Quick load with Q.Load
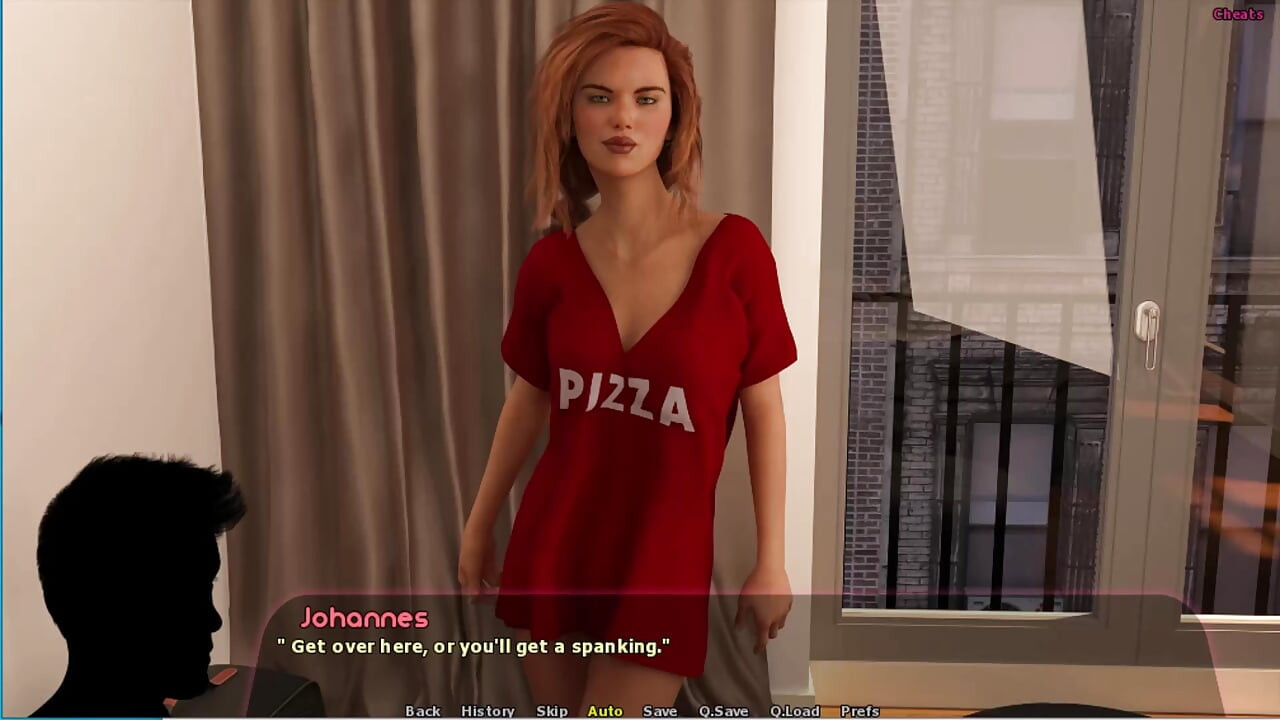This screenshot has width=1280, height=720. pos(794,711)
